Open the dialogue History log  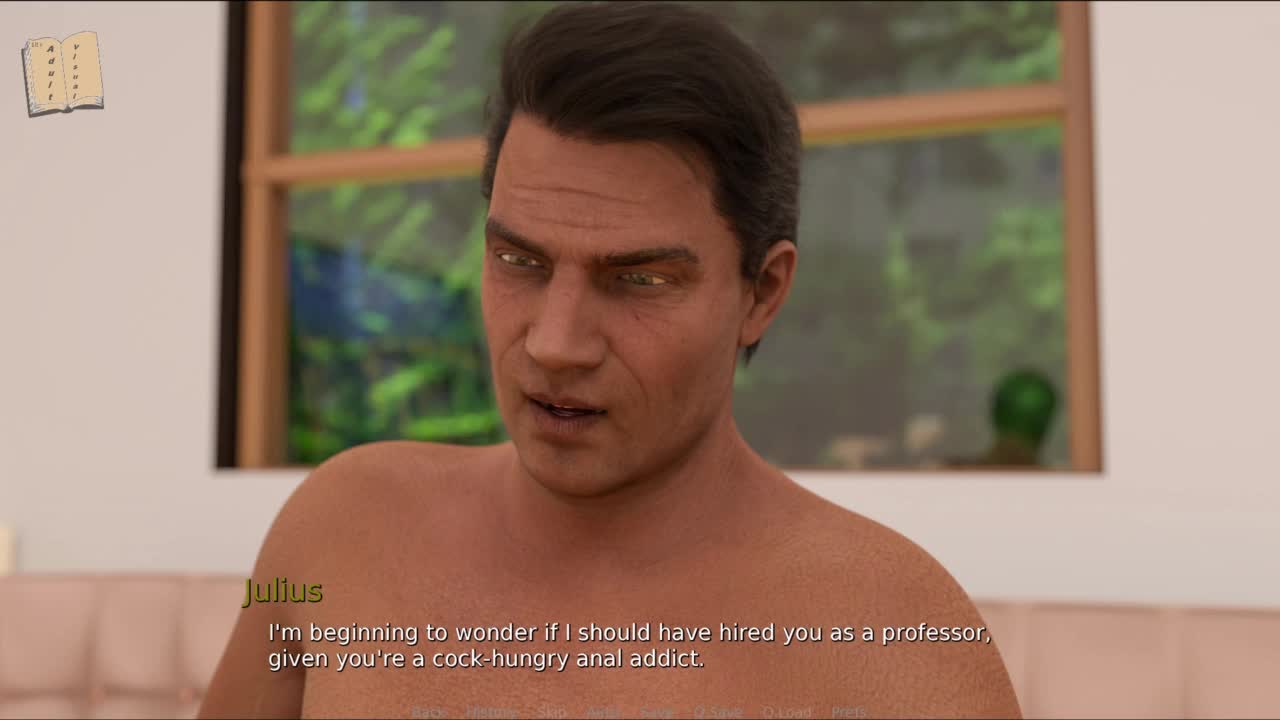click(x=491, y=712)
